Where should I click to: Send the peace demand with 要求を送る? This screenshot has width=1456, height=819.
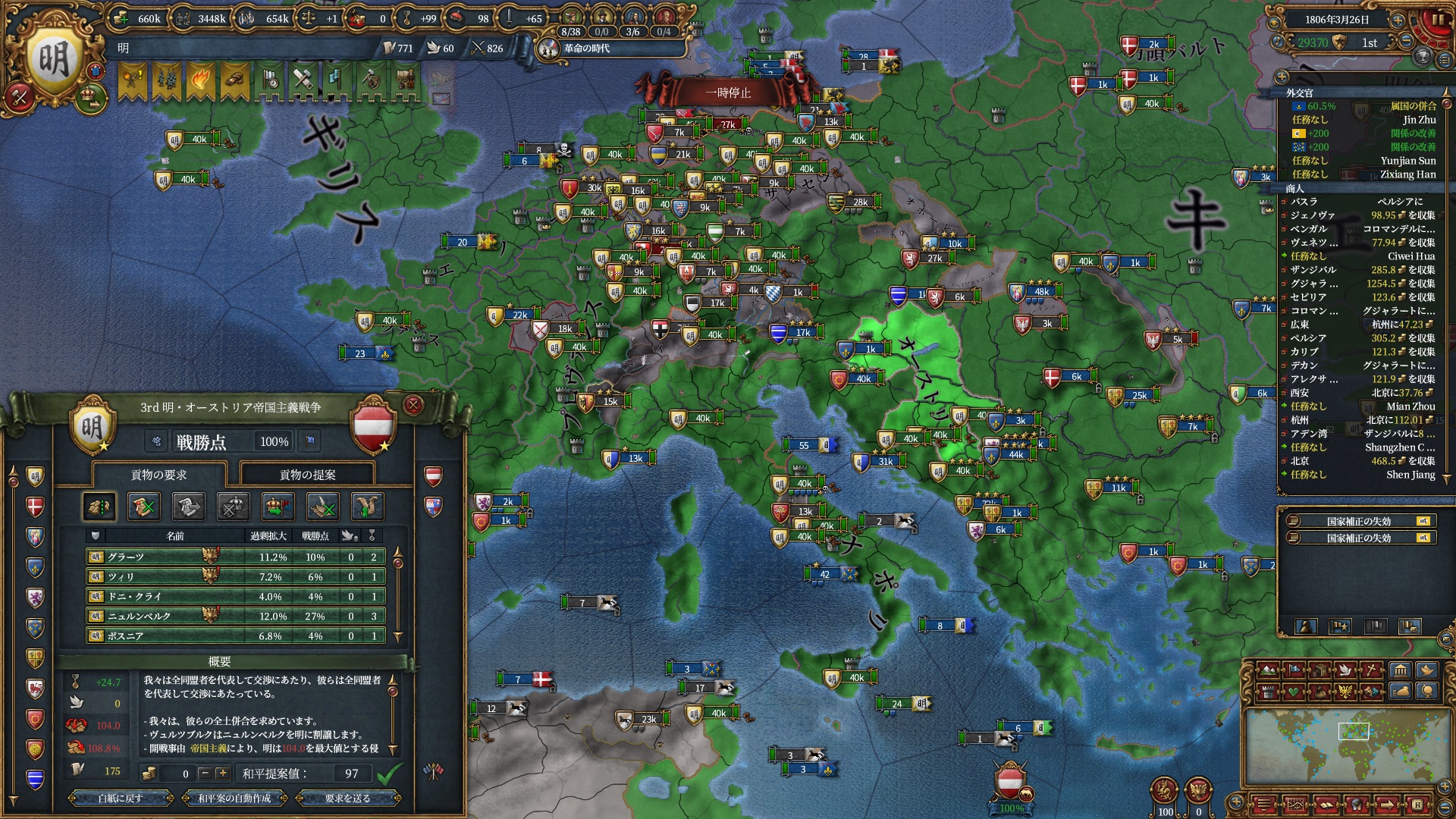coord(347,798)
